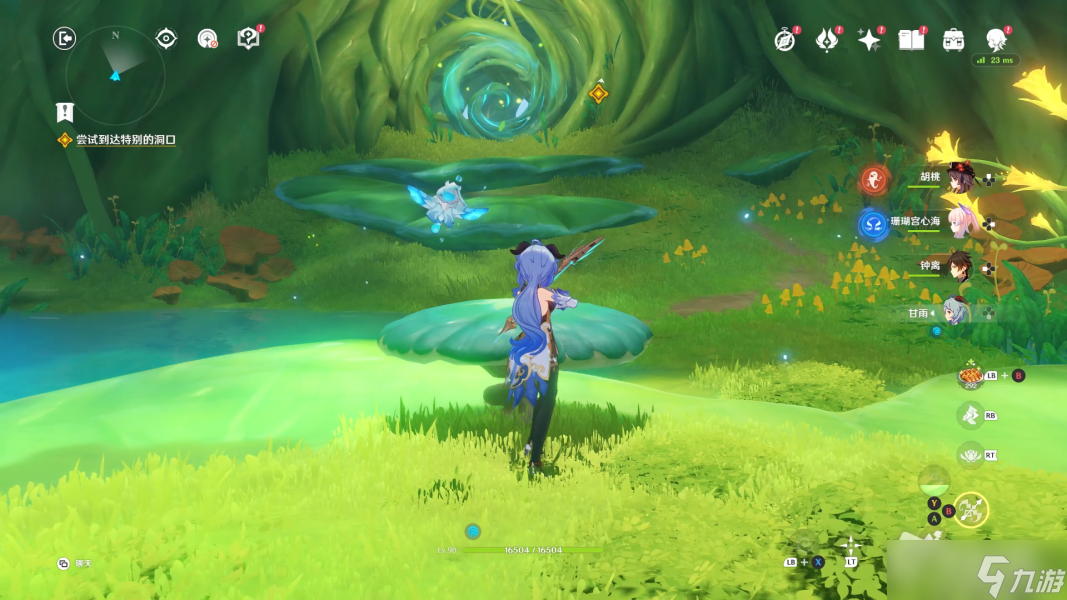This screenshot has height=600, width=1067.
Task: Open the map from the circular minimap
Action: tap(115, 73)
